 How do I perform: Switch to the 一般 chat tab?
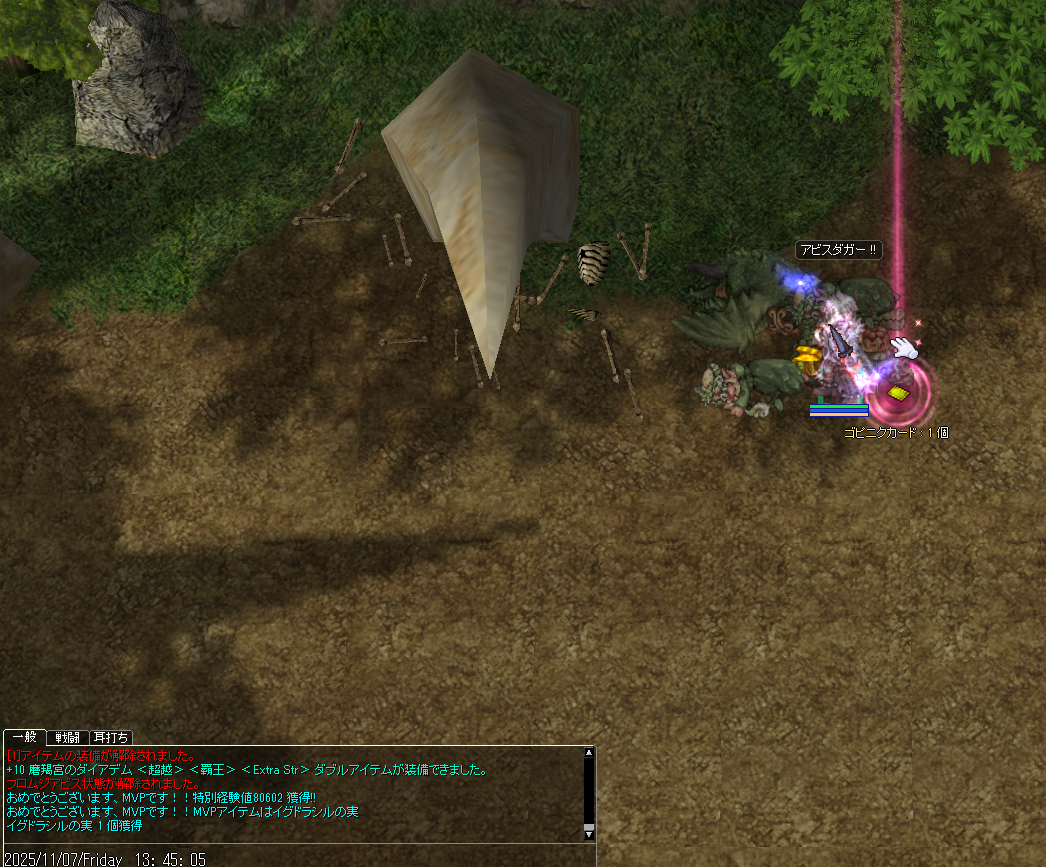(x=23, y=737)
